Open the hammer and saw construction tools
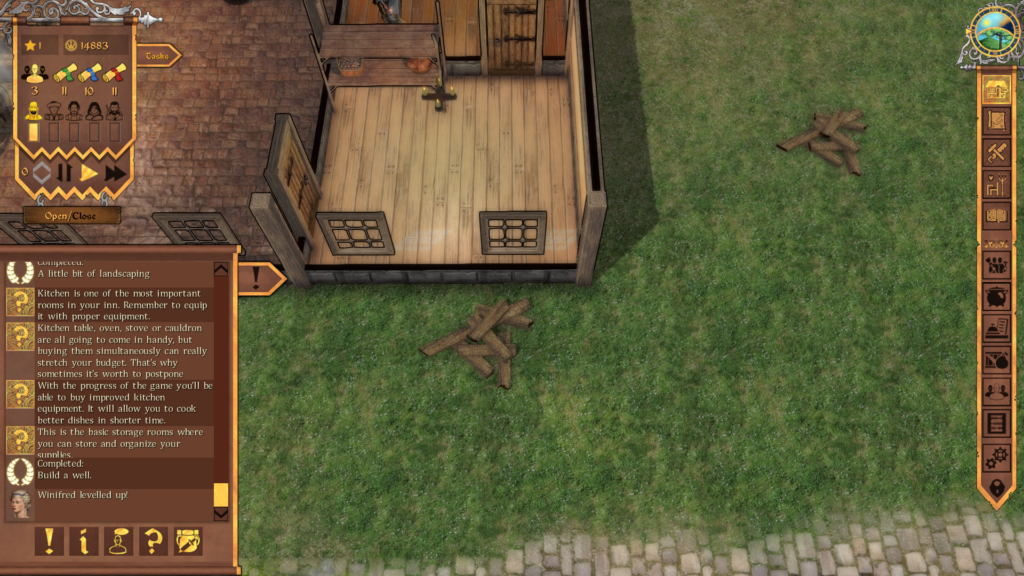This screenshot has height=576, width=1024. pos(996,153)
